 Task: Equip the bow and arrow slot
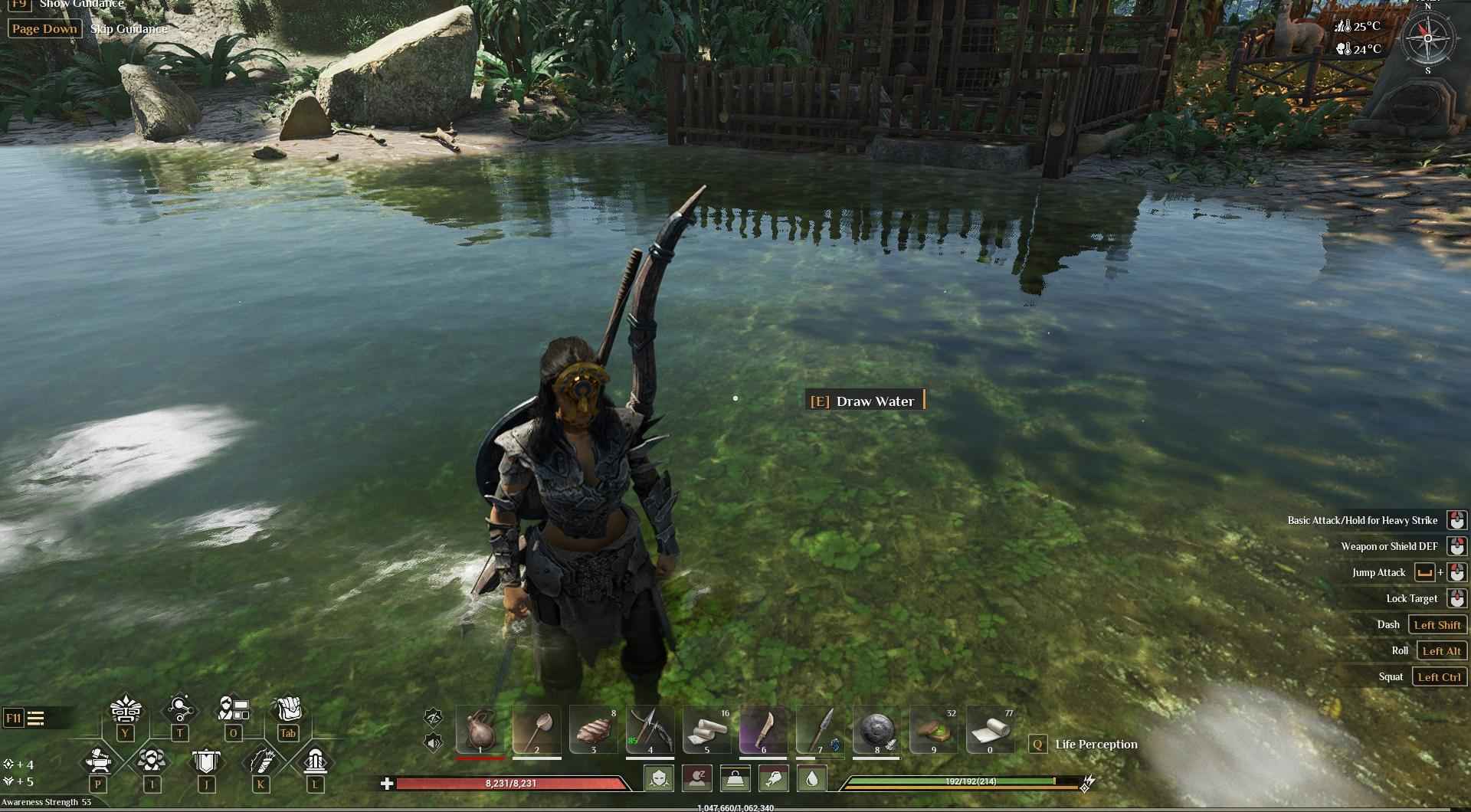click(x=650, y=729)
